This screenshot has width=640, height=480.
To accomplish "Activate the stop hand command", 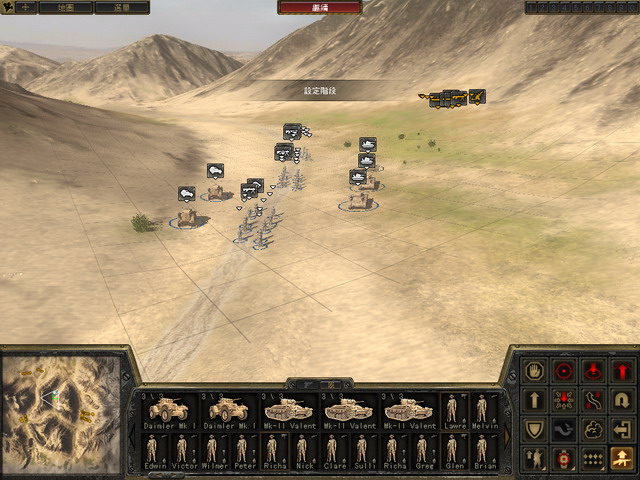I will pos(537,372).
